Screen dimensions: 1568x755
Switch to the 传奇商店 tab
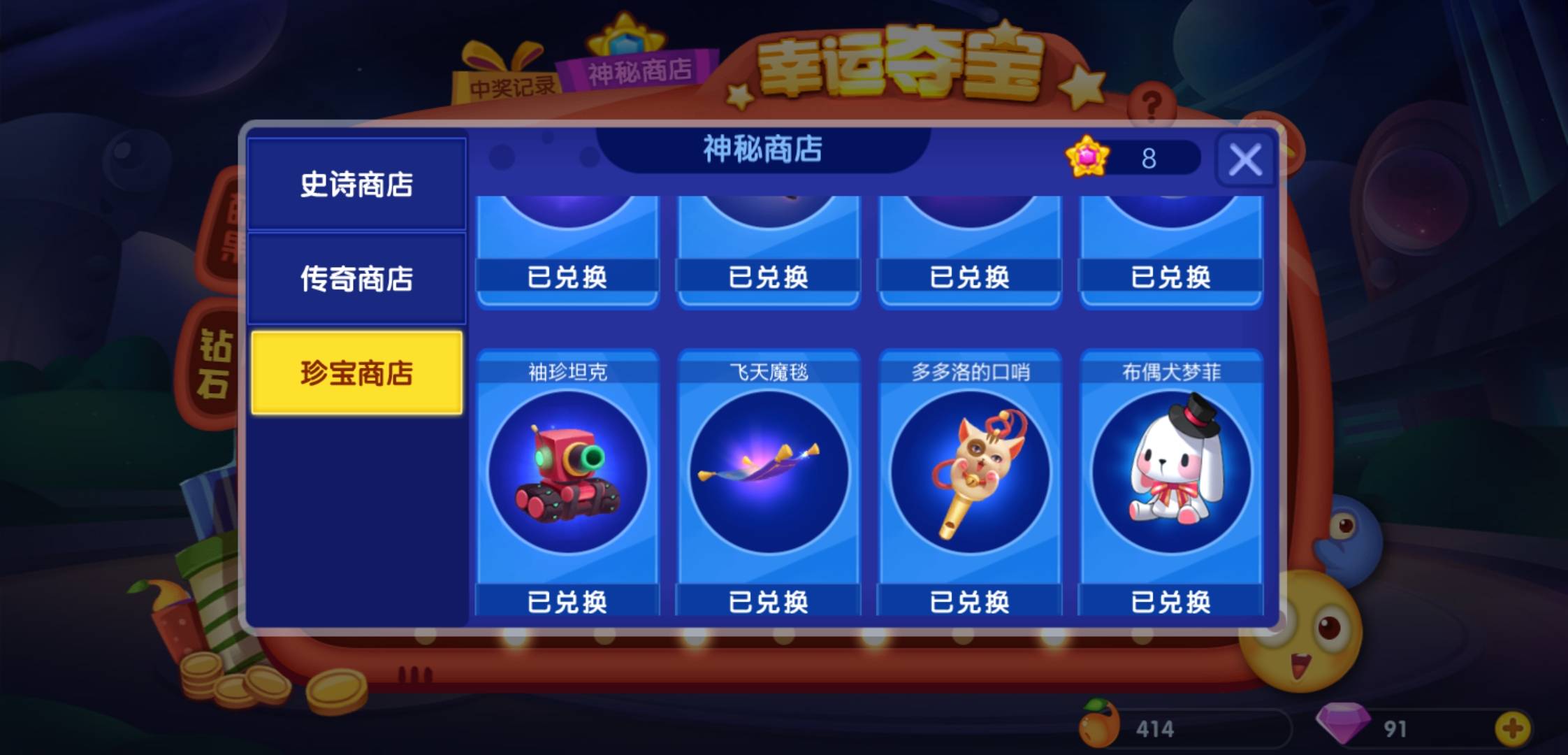click(x=358, y=278)
